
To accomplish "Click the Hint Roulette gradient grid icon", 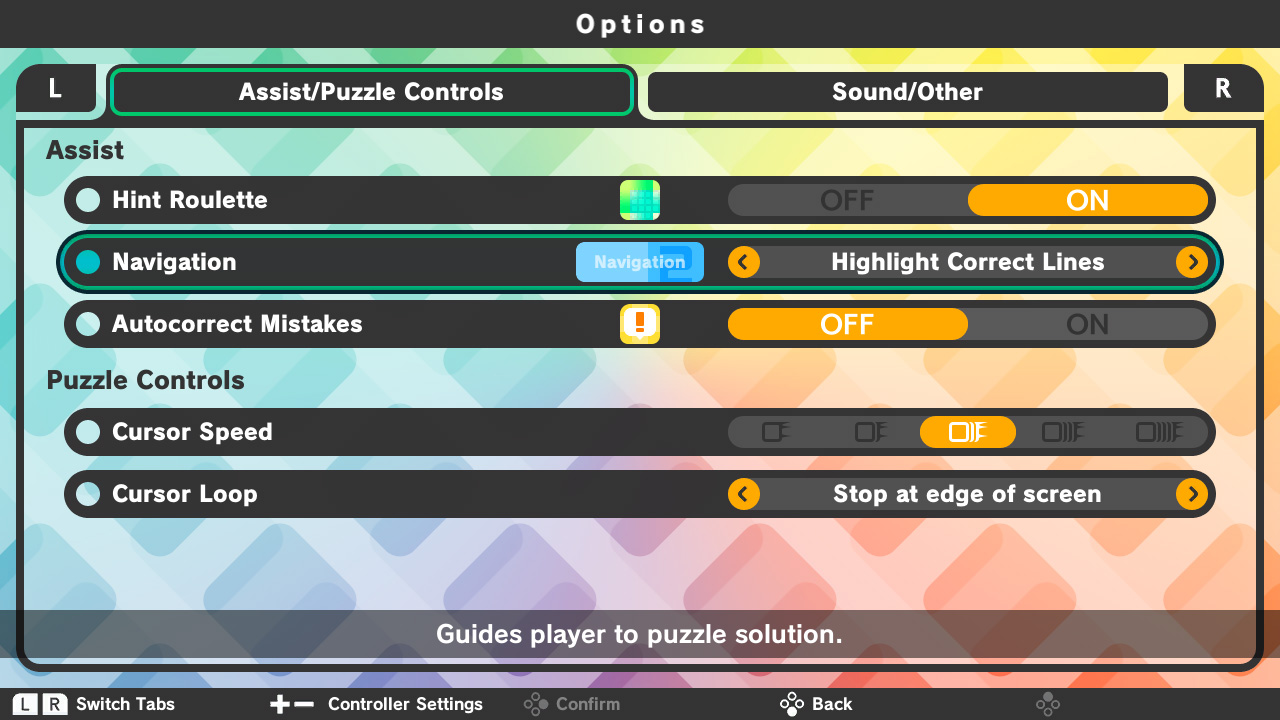I will [639, 199].
